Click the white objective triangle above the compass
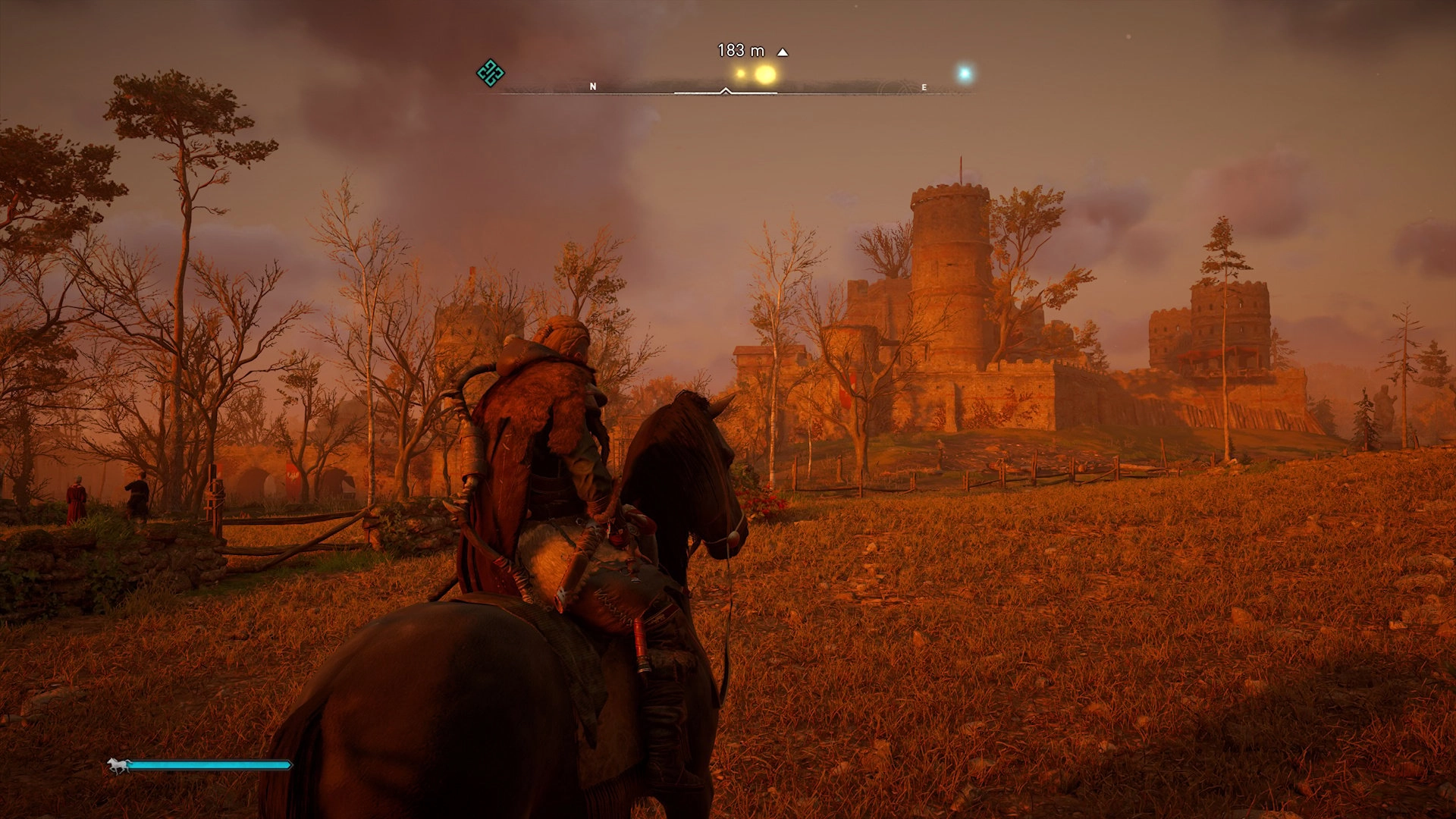 [x=782, y=52]
